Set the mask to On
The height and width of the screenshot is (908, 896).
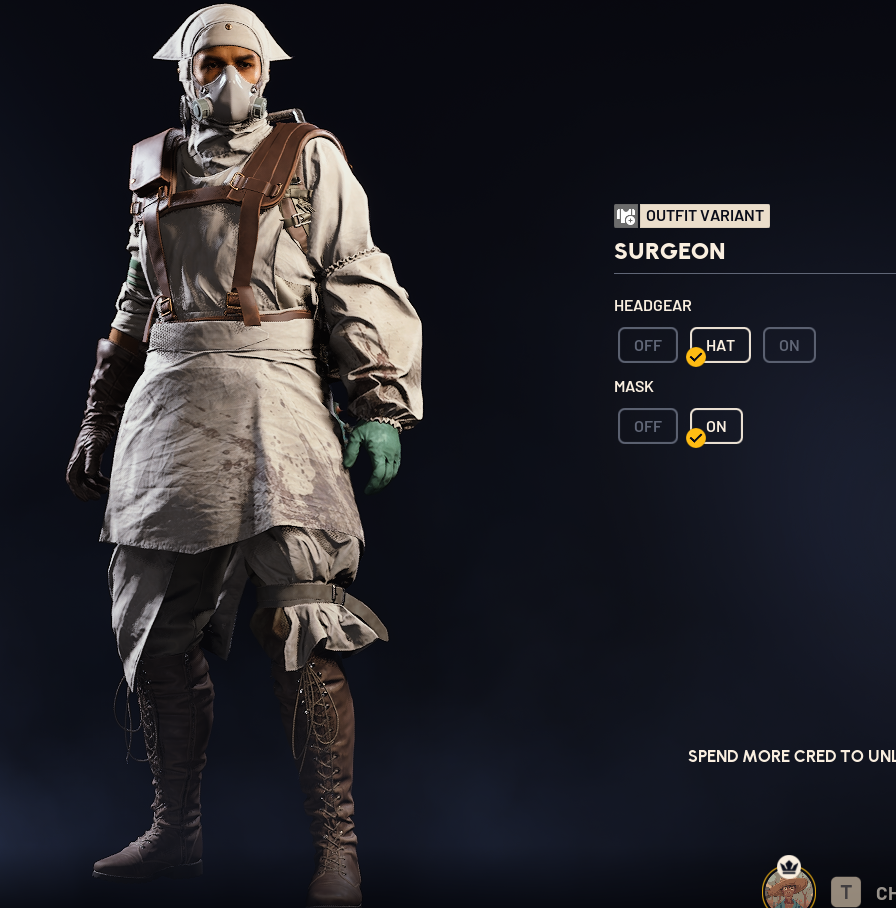point(716,426)
